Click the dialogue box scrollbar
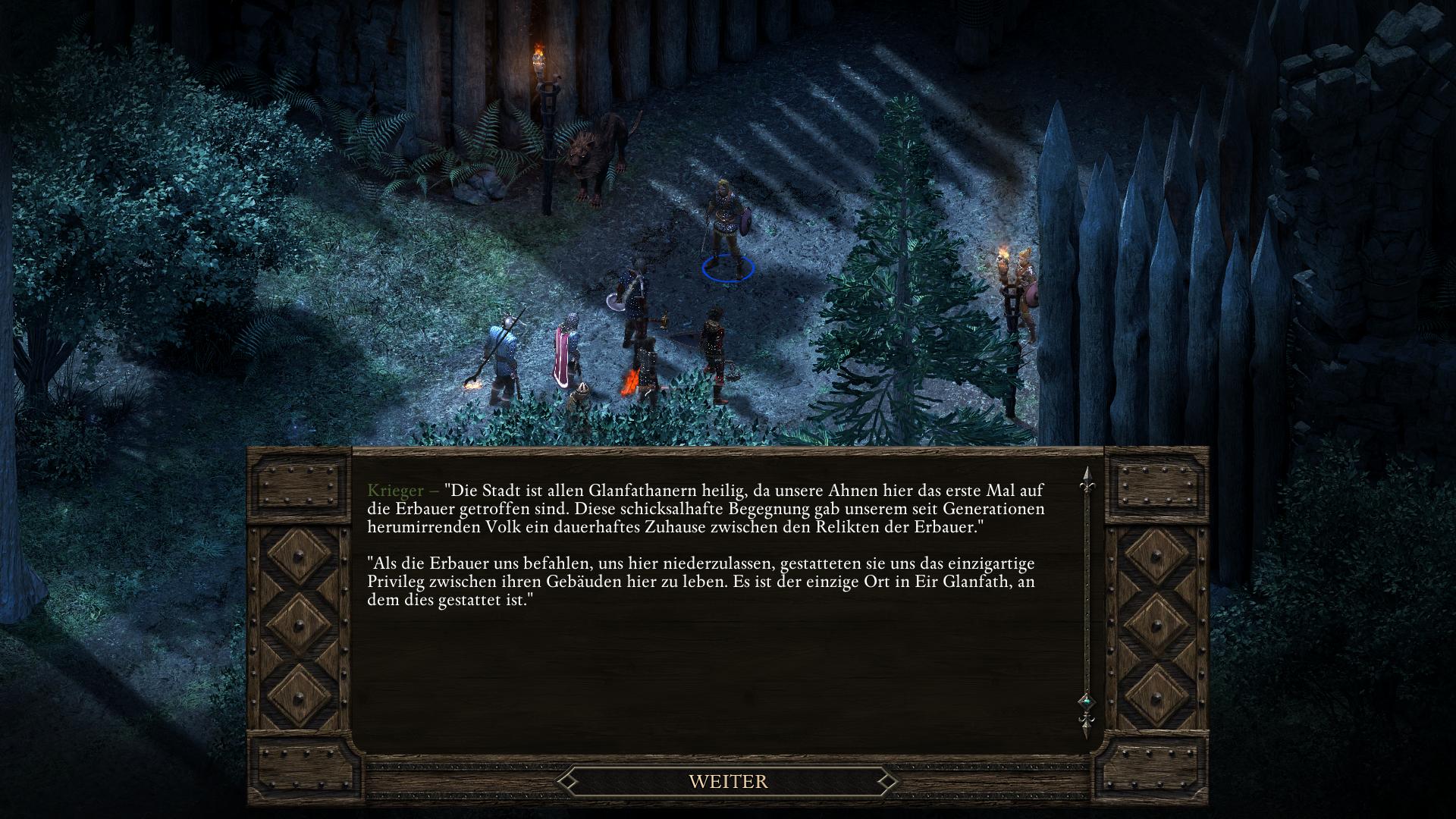Viewport: 1456px width, 819px height. tap(1086, 599)
